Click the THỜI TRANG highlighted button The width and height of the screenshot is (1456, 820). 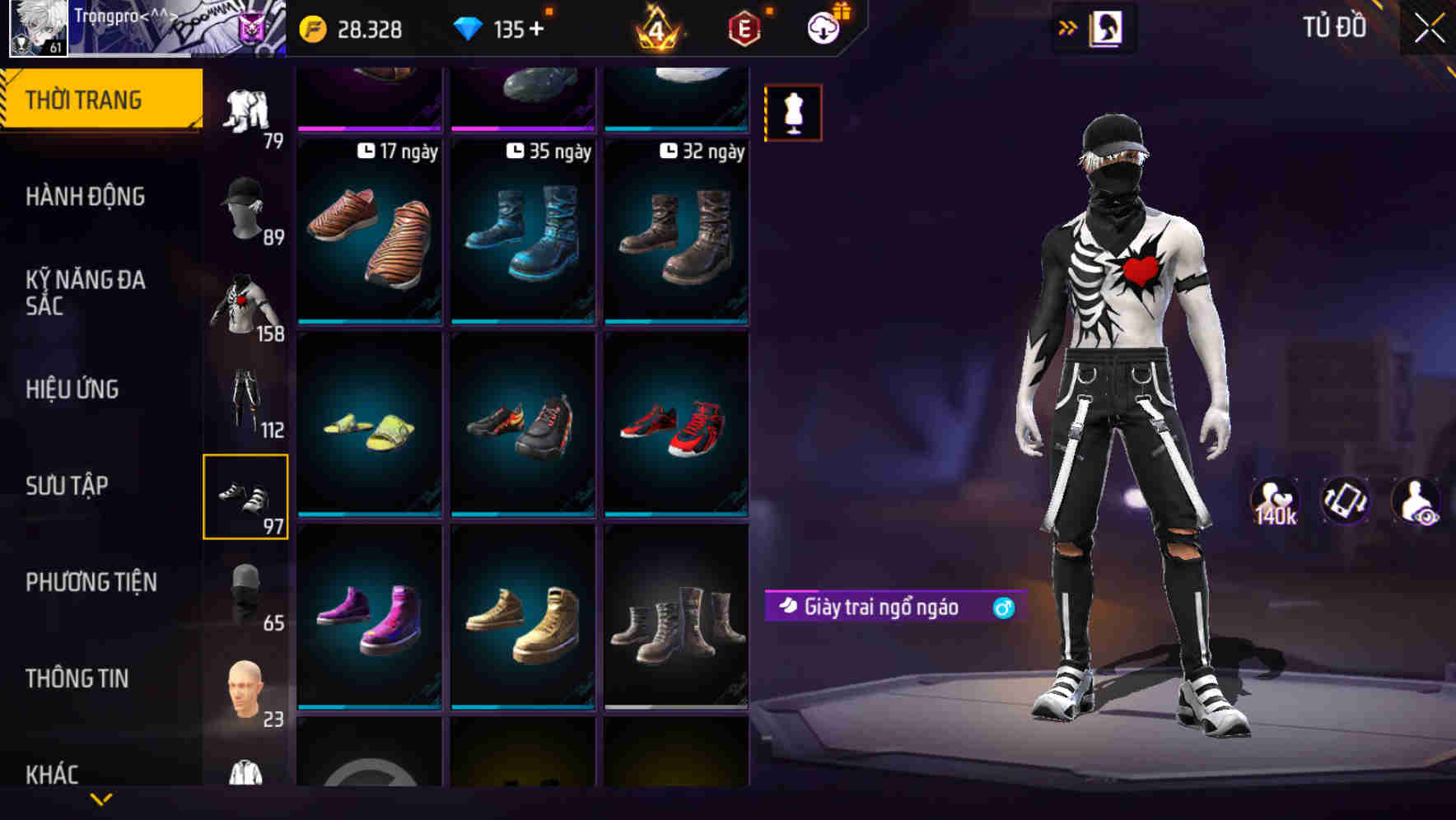coord(83,98)
